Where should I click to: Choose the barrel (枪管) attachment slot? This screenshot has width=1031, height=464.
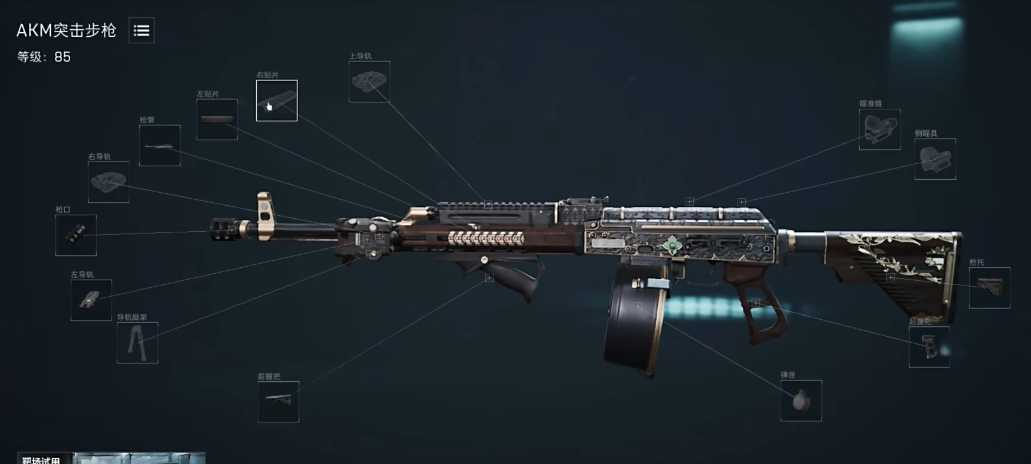coord(160,146)
